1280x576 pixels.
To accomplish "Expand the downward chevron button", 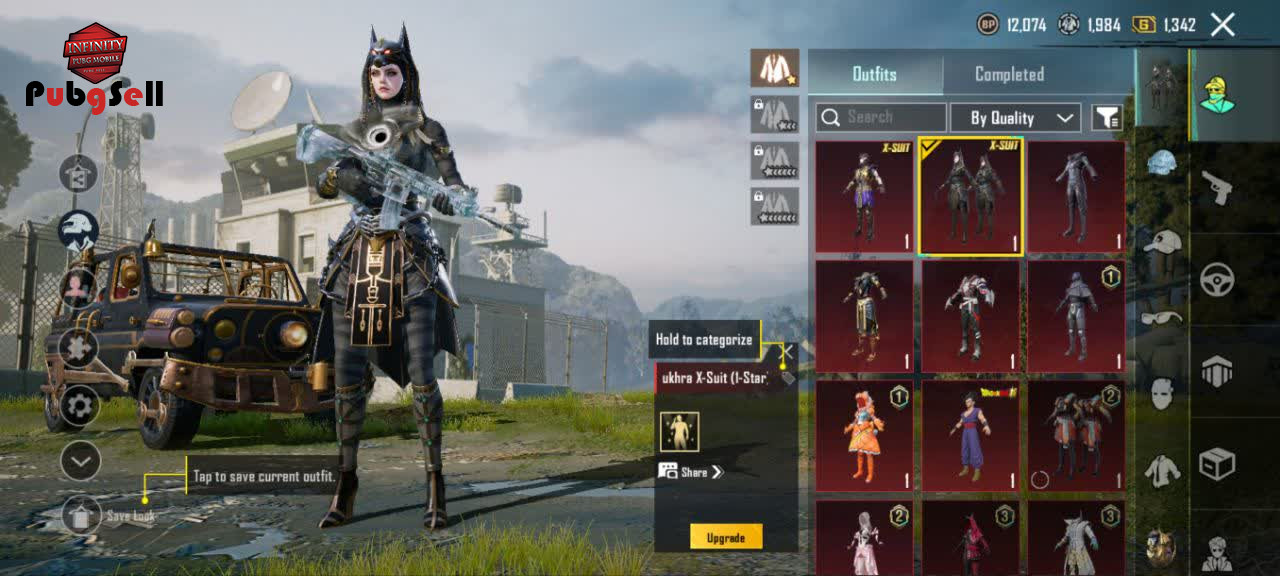I will pos(80,461).
